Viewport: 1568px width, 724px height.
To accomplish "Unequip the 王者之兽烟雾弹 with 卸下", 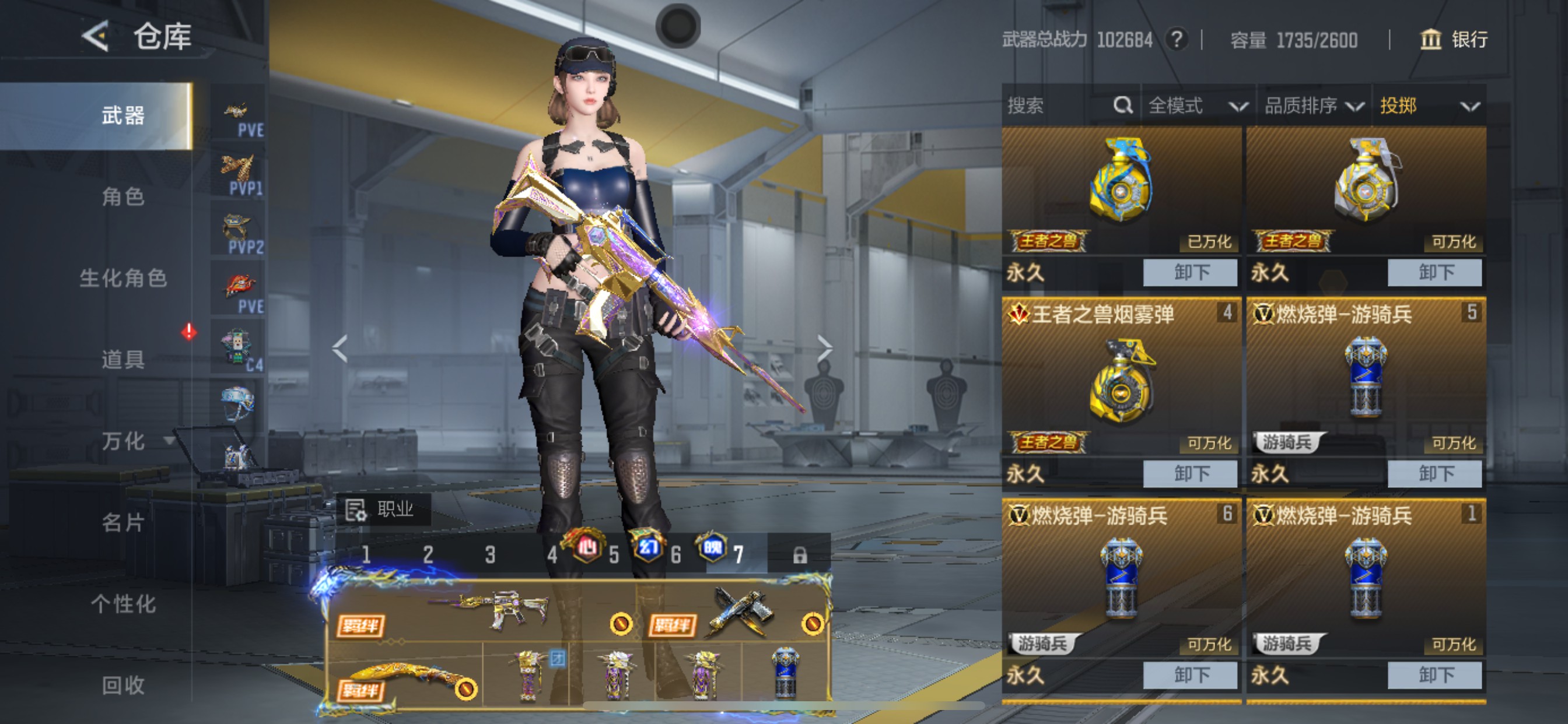I will 1189,473.
